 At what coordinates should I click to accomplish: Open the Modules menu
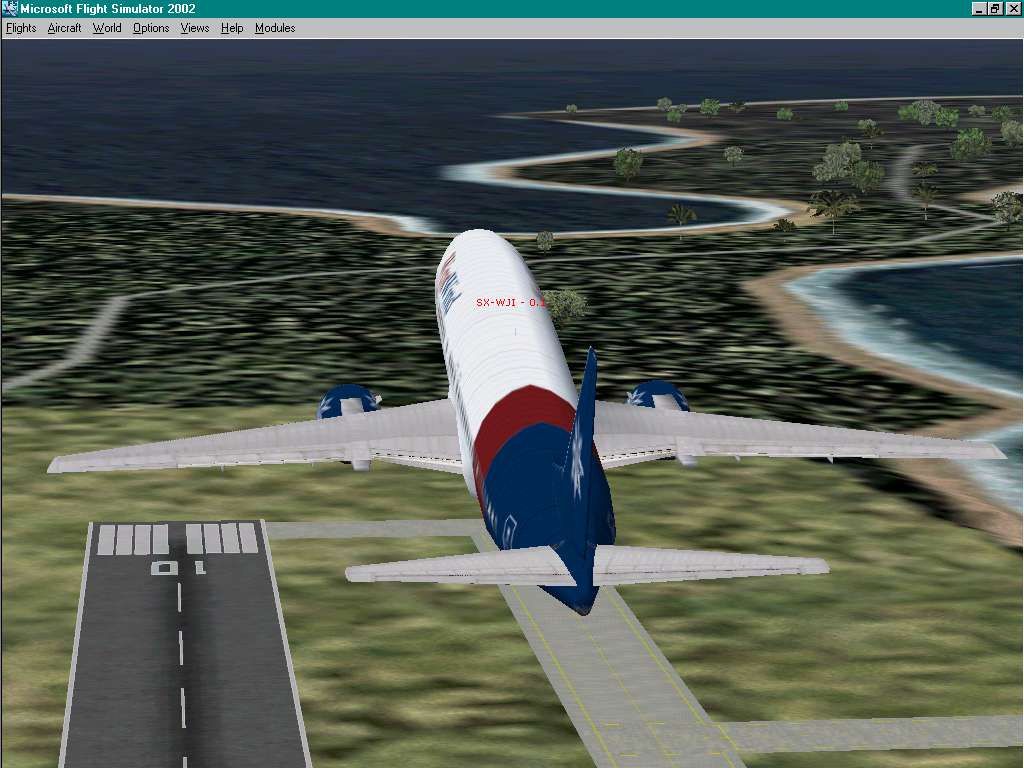(275, 28)
